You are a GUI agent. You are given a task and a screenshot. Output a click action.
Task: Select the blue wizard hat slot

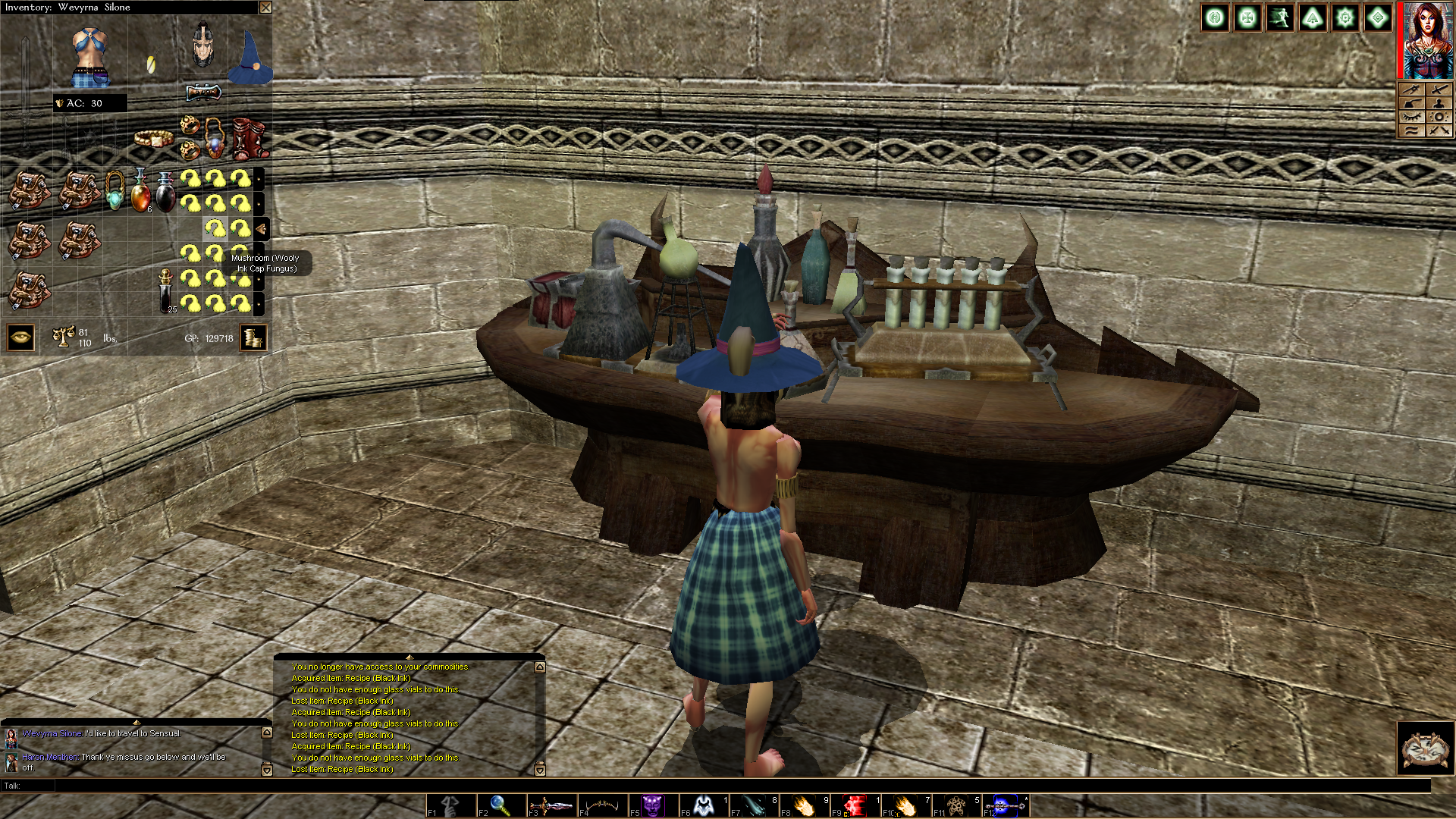point(250,58)
